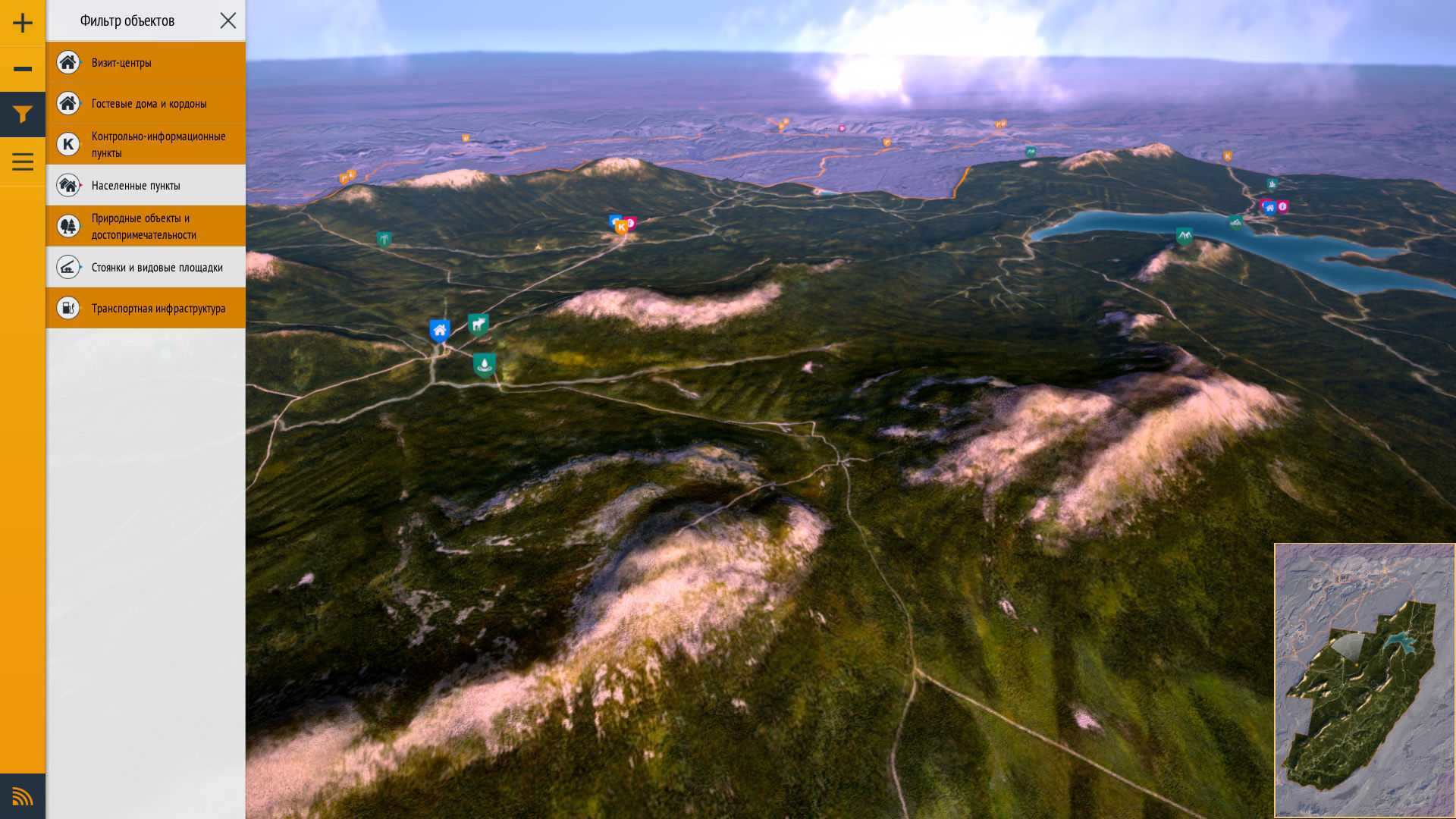1456x819 pixels.
Task: Toggle Природные объекты и достопримечательности filter
Action: [x=146, y=226]
